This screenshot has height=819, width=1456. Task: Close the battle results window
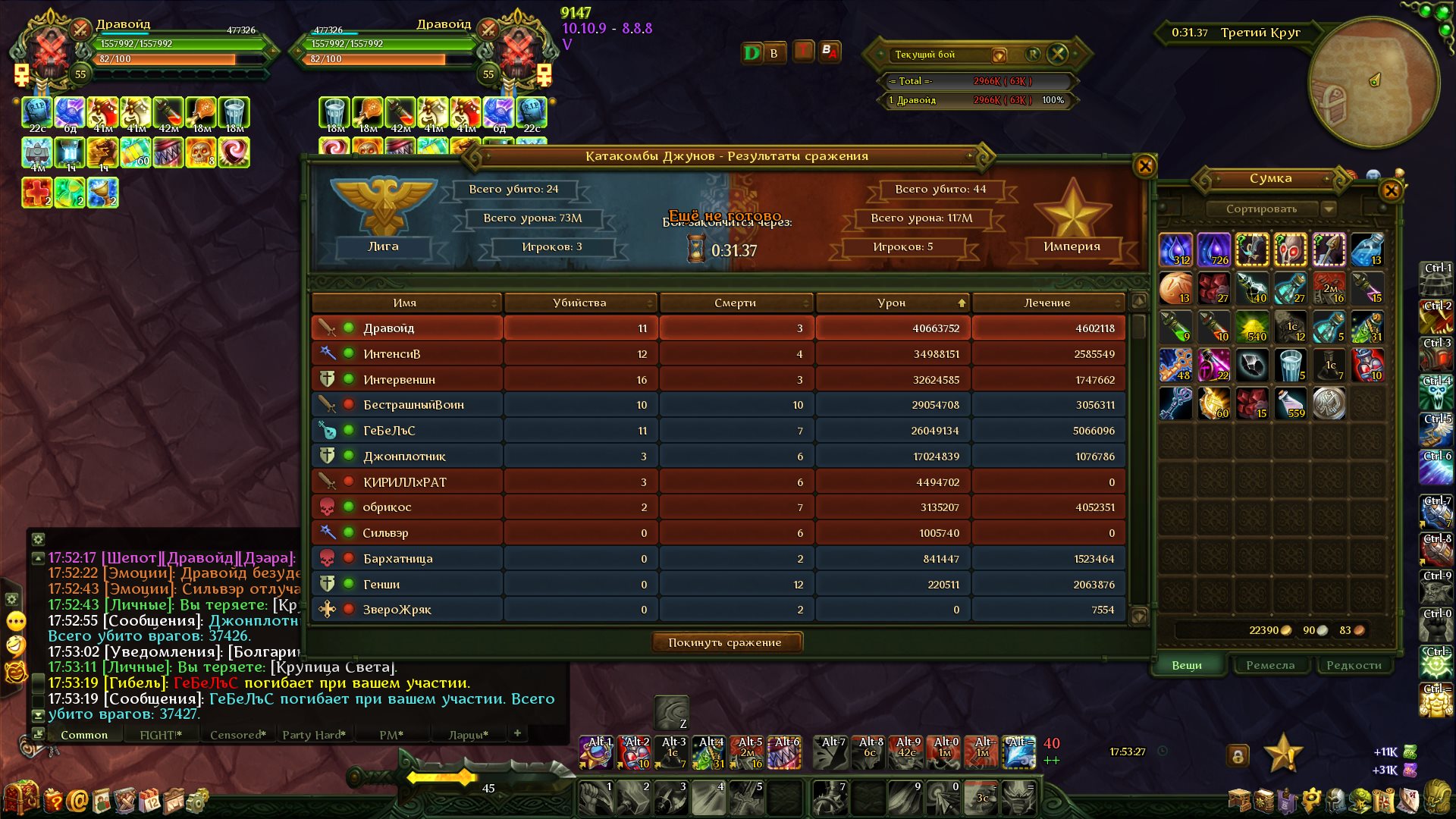pos(1144,166)
